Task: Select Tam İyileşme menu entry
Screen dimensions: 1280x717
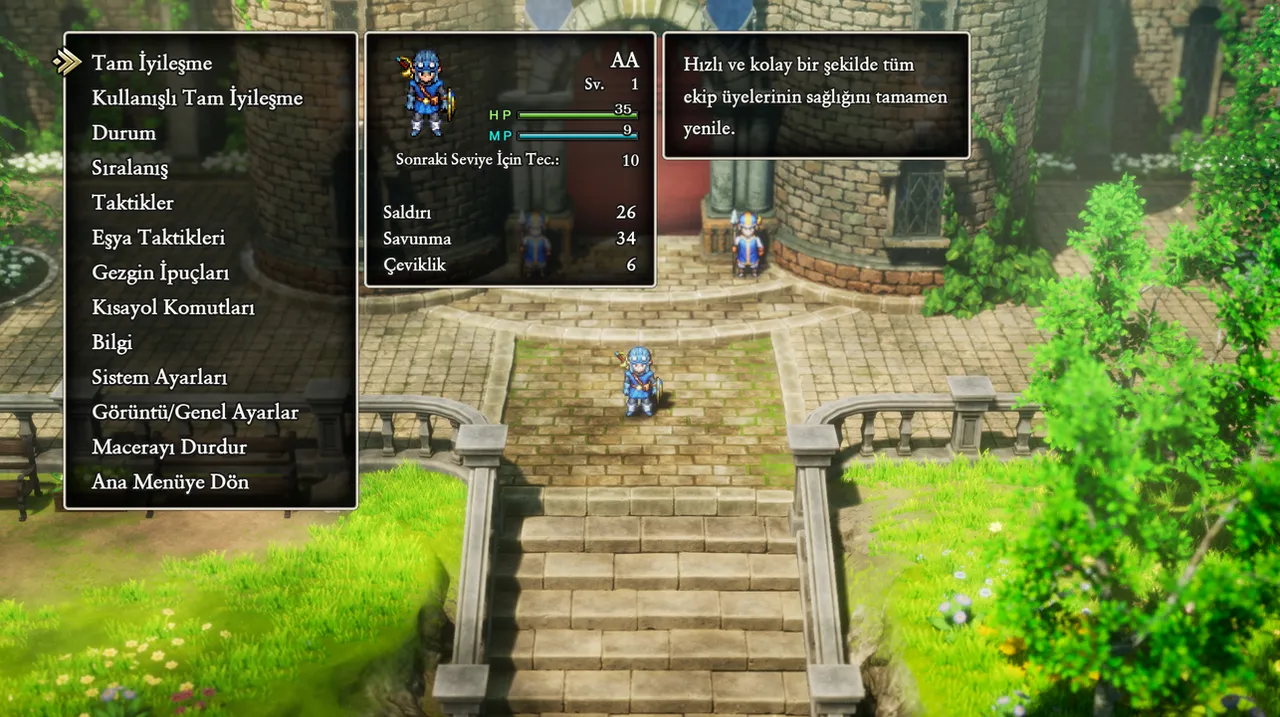Action: pos(152,63)
